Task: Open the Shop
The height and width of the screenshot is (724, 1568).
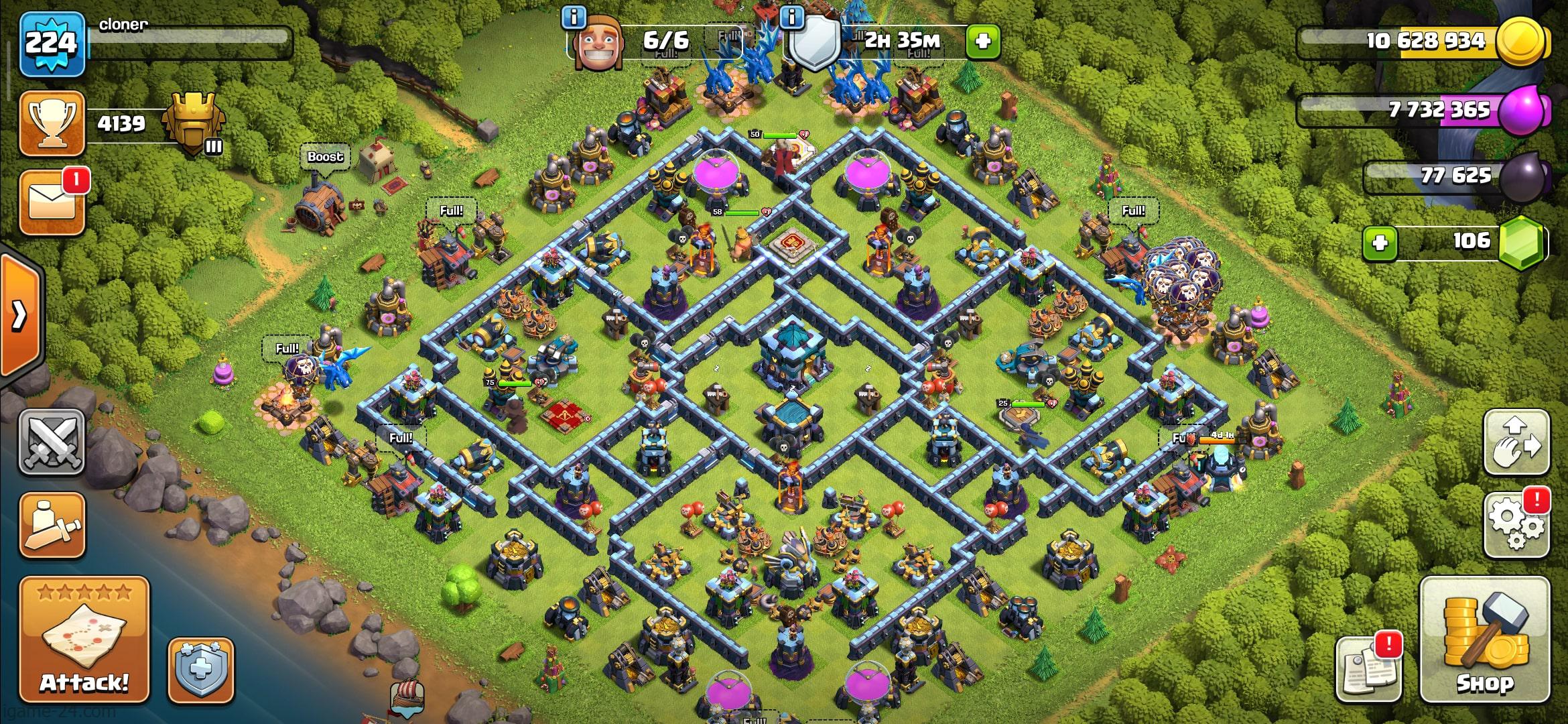Action: [1484, 640]
